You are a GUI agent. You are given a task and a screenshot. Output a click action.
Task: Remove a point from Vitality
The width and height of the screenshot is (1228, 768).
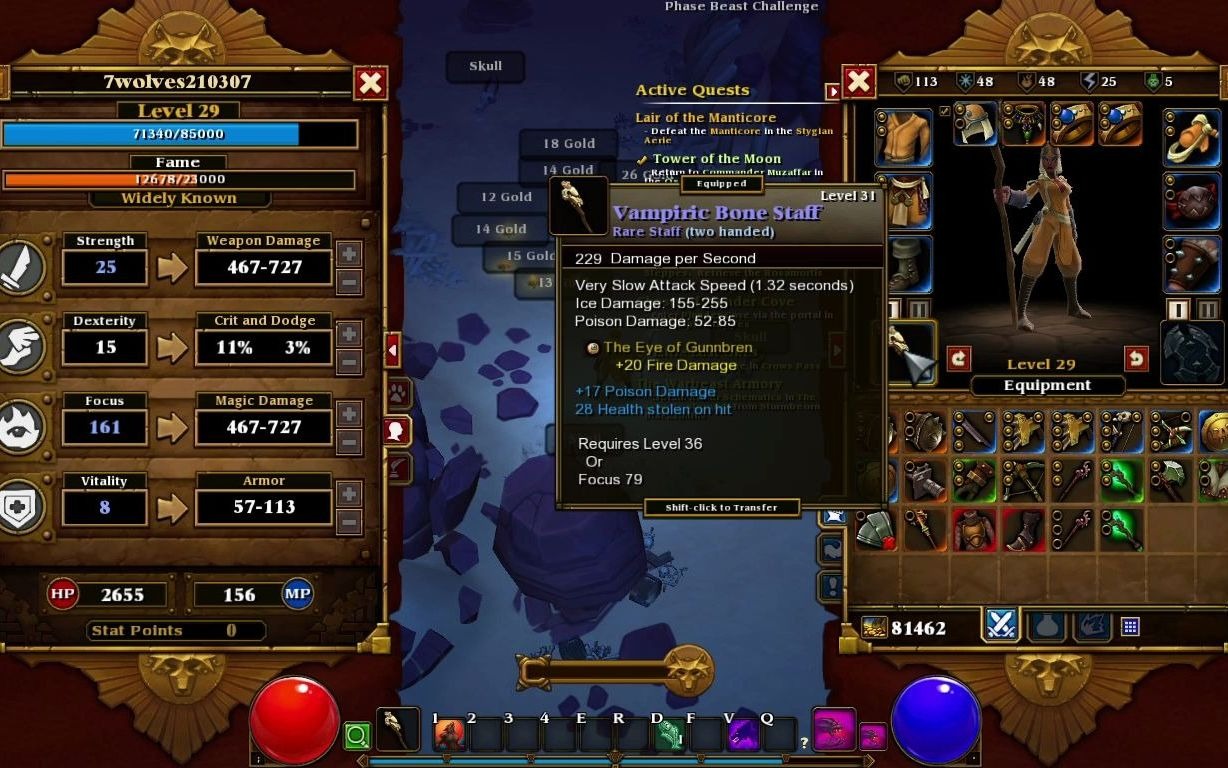[350, 522]
